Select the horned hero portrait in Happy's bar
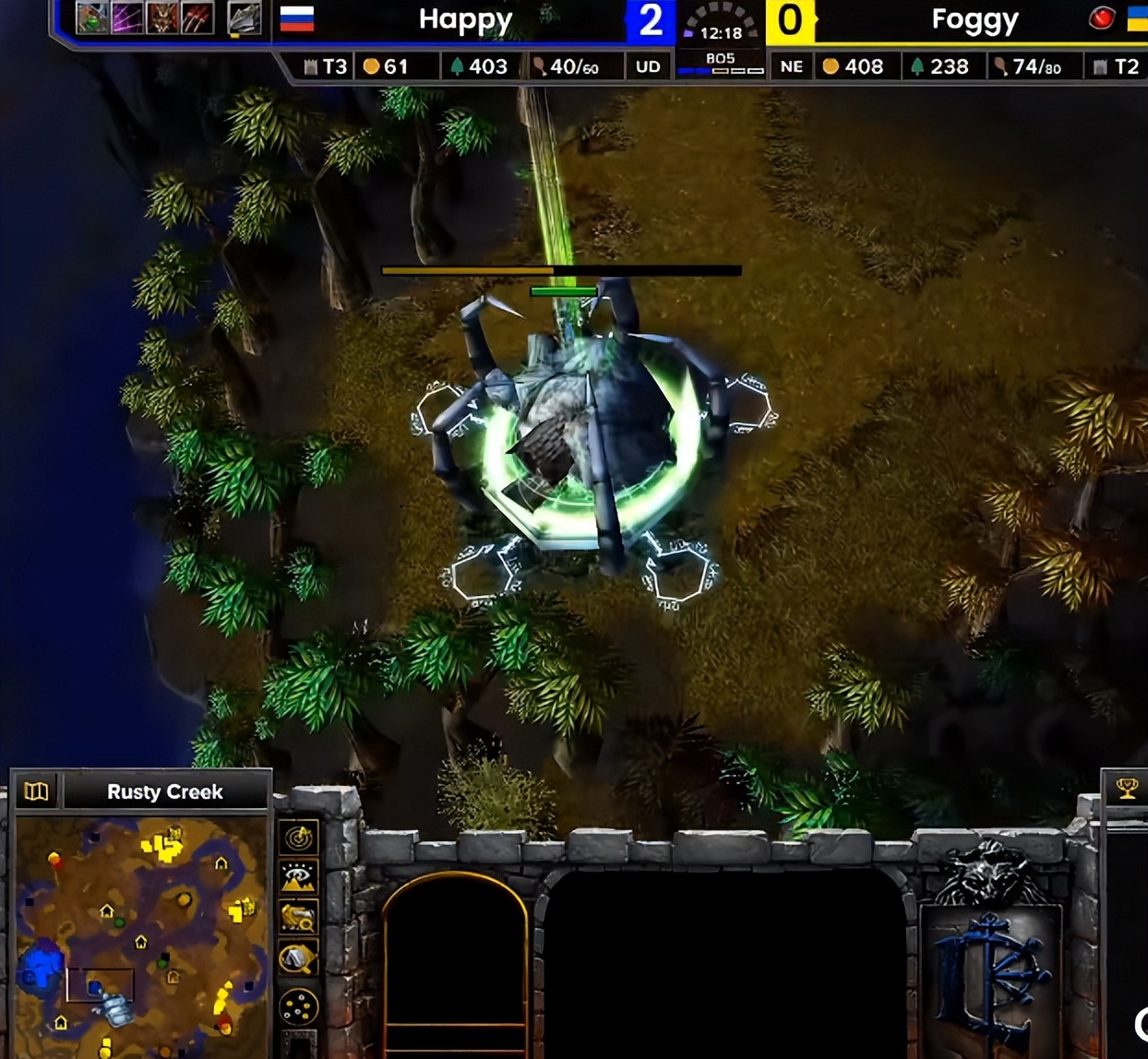Image resolution: width=1148 pixels, height=1059 pixels. click(162, 18)
